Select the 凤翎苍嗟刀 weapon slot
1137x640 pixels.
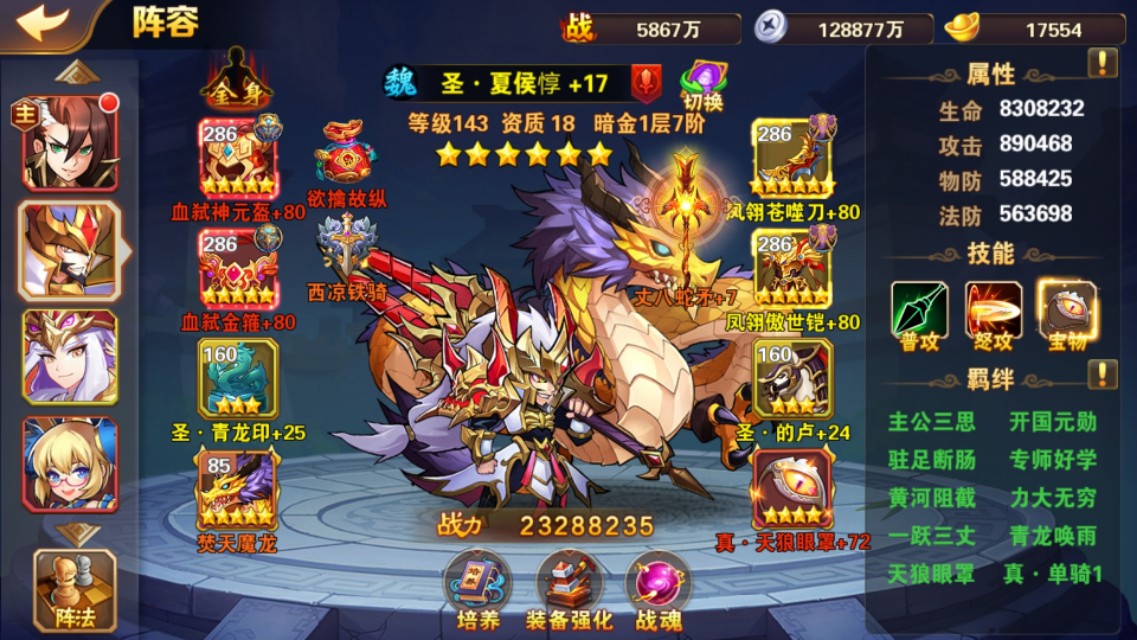pos(792,158)
